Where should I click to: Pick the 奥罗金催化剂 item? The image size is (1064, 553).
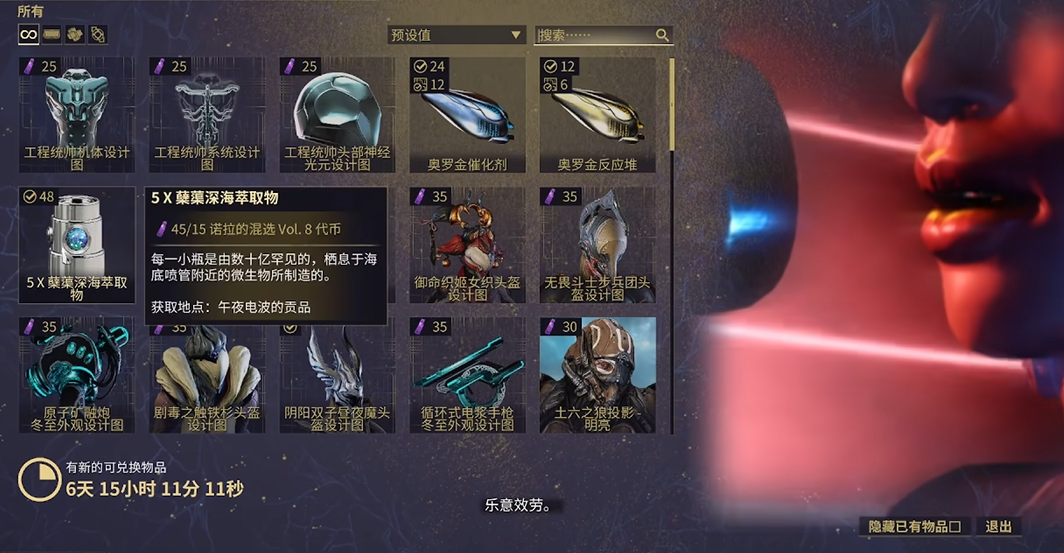tap(467, 114)
